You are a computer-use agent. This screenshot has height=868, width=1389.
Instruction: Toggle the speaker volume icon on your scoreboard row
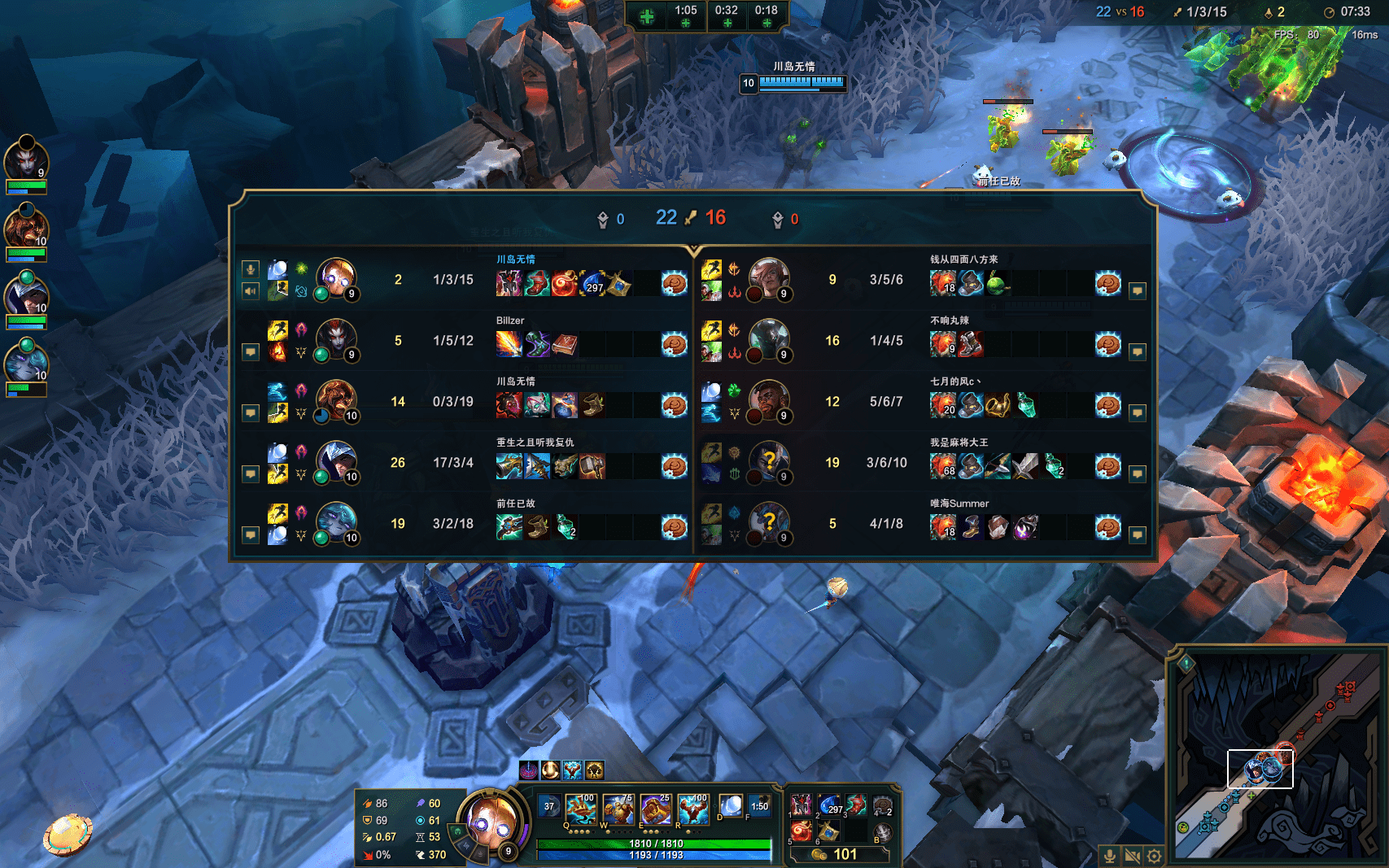point(251,290)
